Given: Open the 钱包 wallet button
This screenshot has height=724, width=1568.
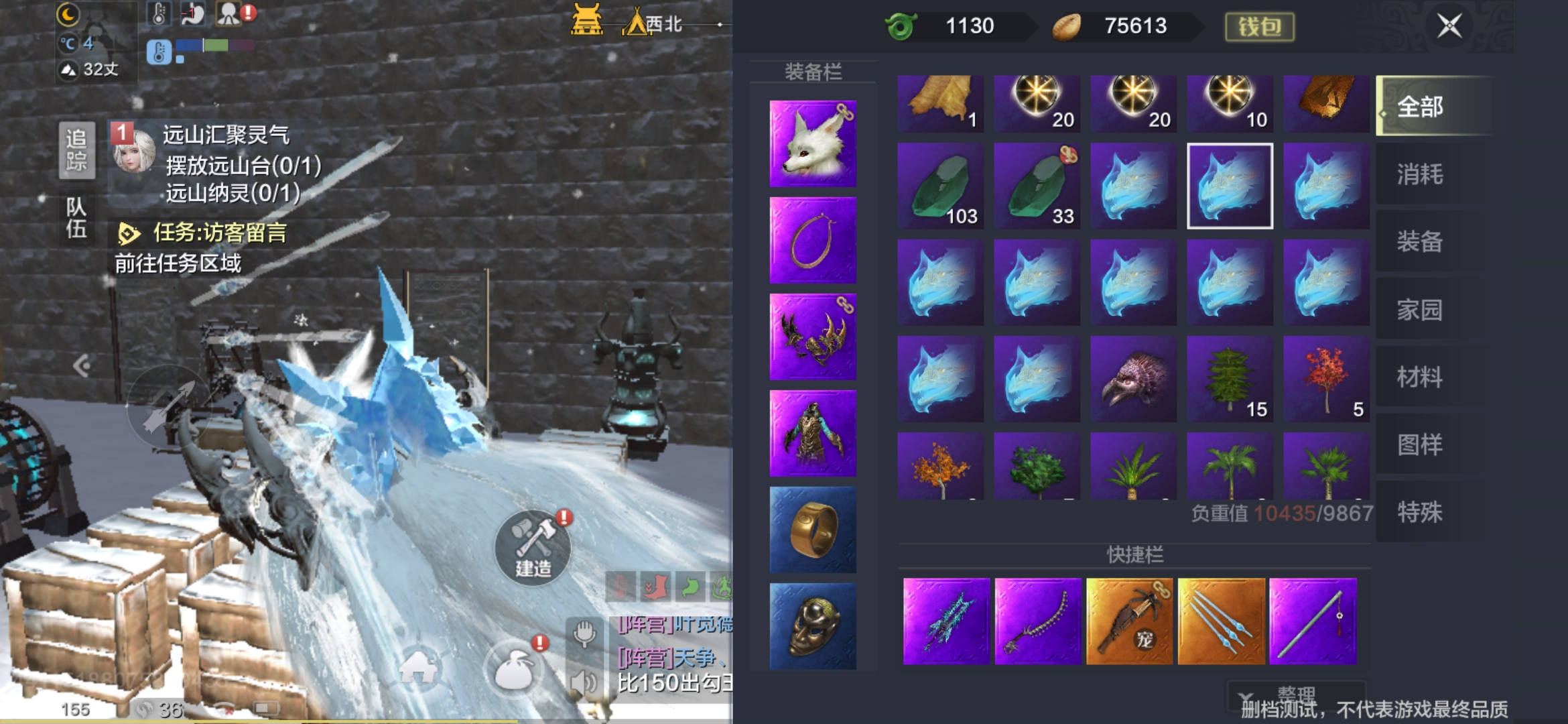Looking at the screenshot, I should (1259, 27).
